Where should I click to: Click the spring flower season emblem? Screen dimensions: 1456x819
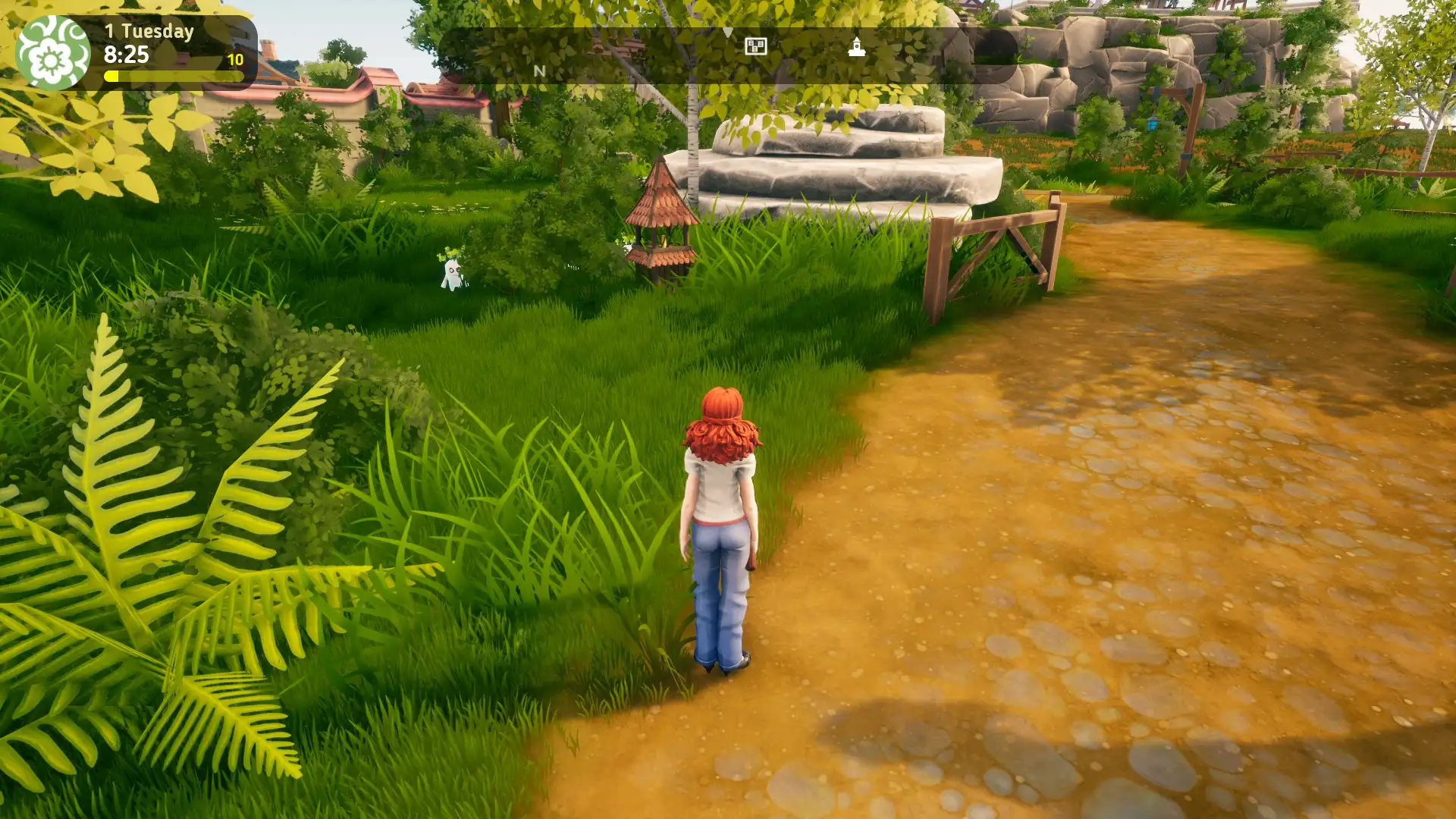coord(52,53)
